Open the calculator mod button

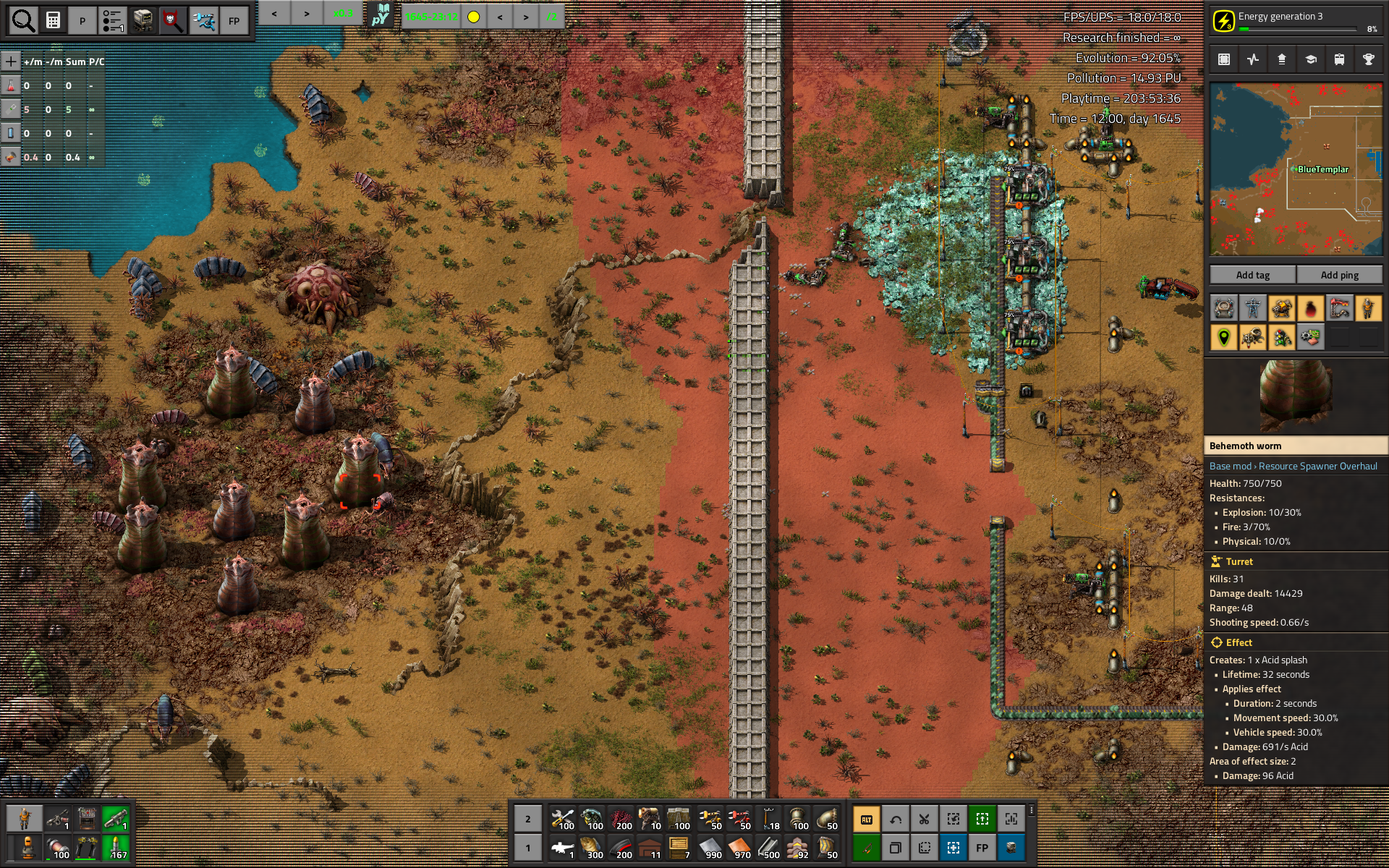click(53, 21)
